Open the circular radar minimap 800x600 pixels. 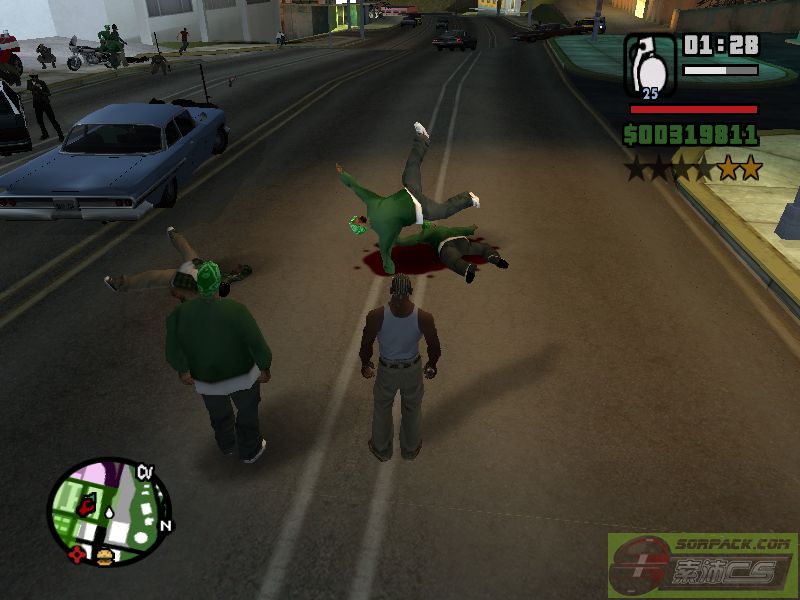[x=108, y=511]
